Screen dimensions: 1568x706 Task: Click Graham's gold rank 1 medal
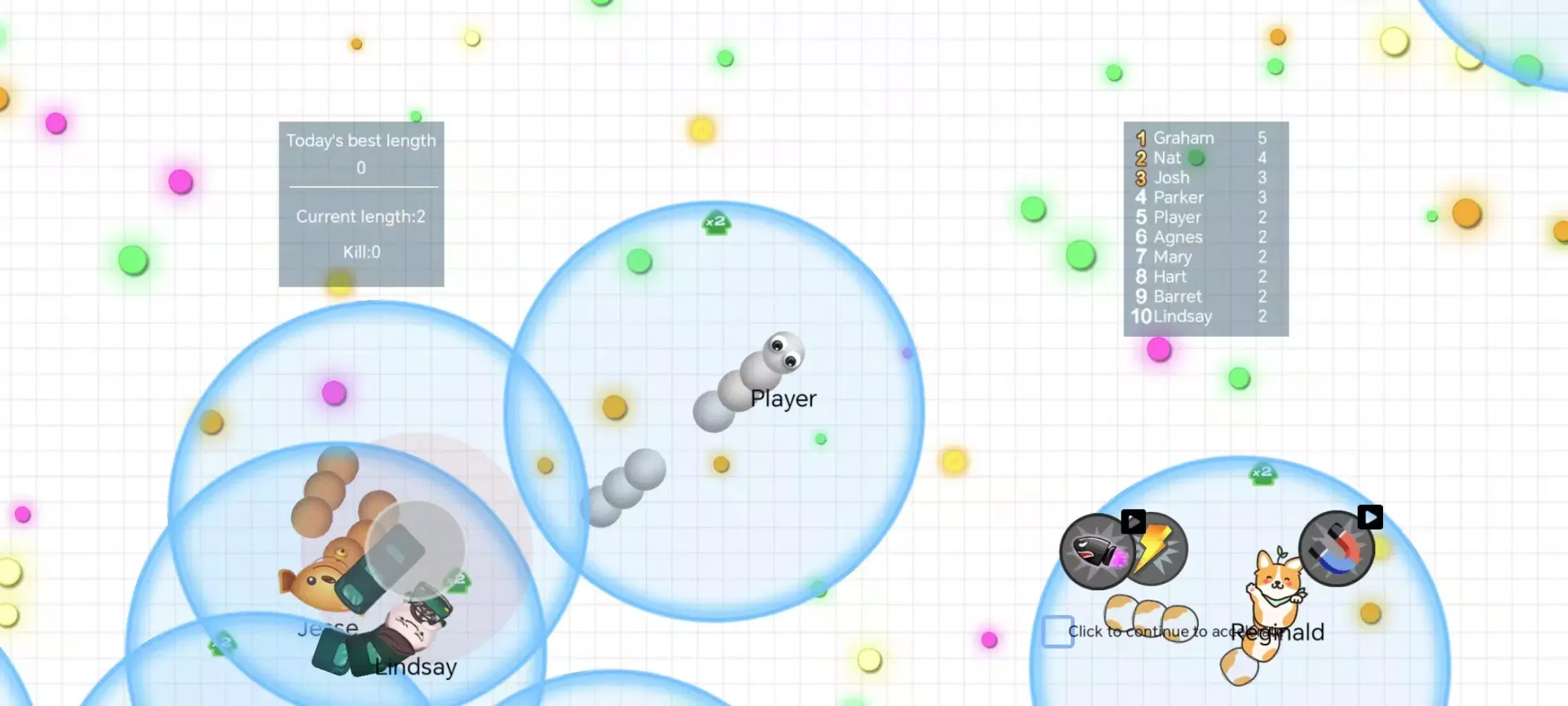[x=1140, y=138]
